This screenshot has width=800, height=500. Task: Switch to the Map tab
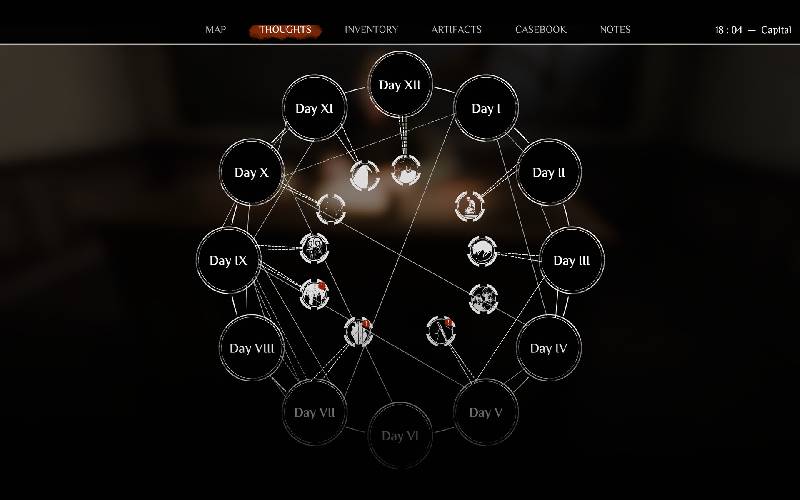pos(216,30)
